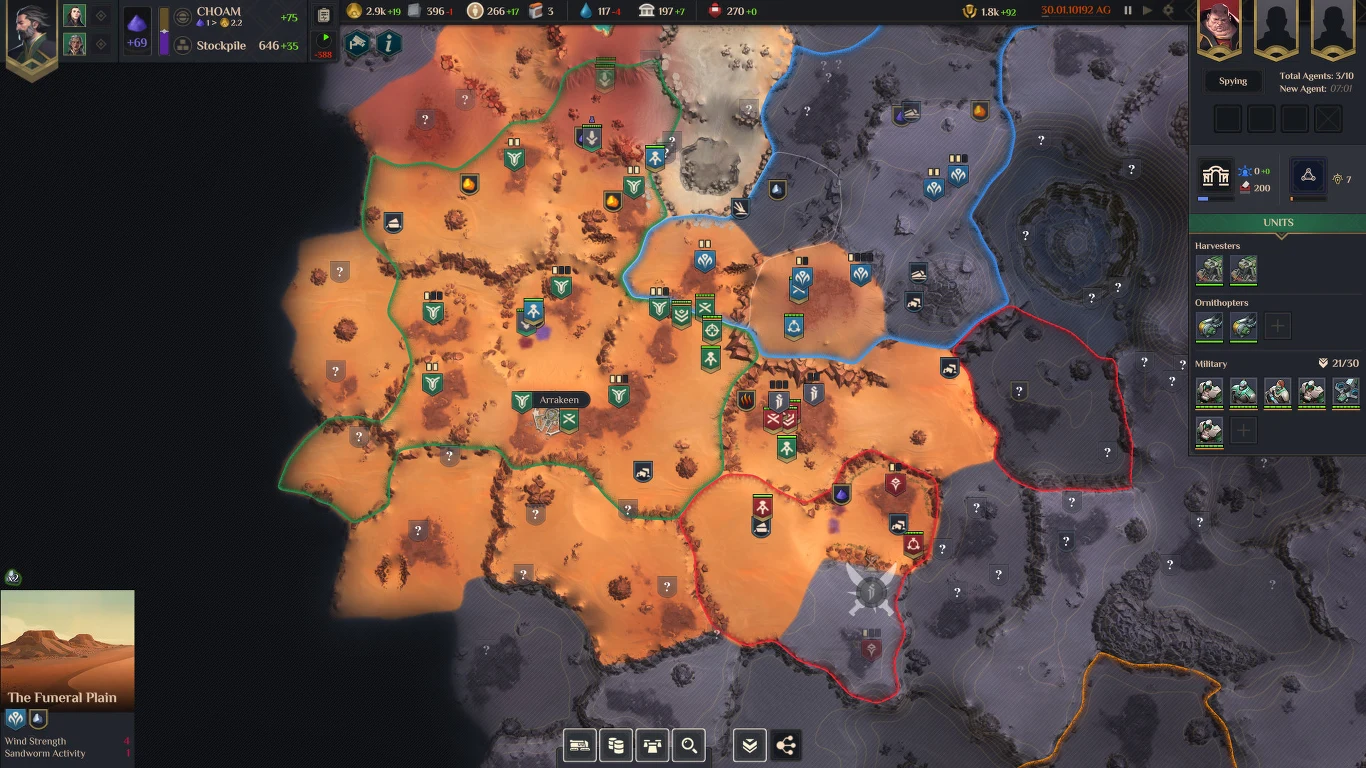The height and width of the screenshot is (768, 1366).
Task: Open the information panel icon next to the camera
Action: [386, 44]
